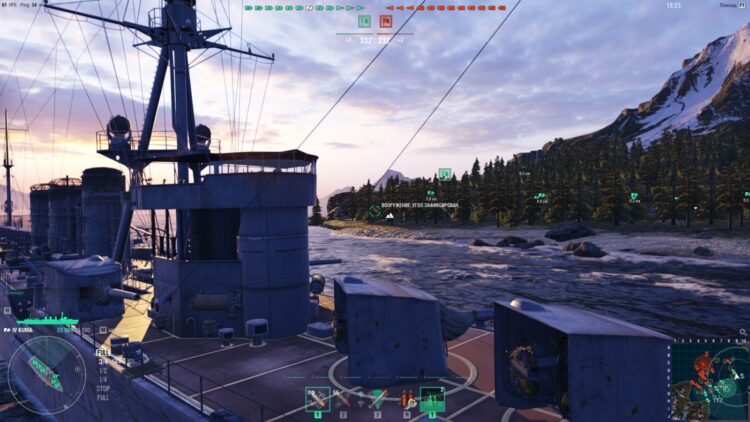Click the green allied base capture icon
Screen dimensions: 750x422
(364, 21)
